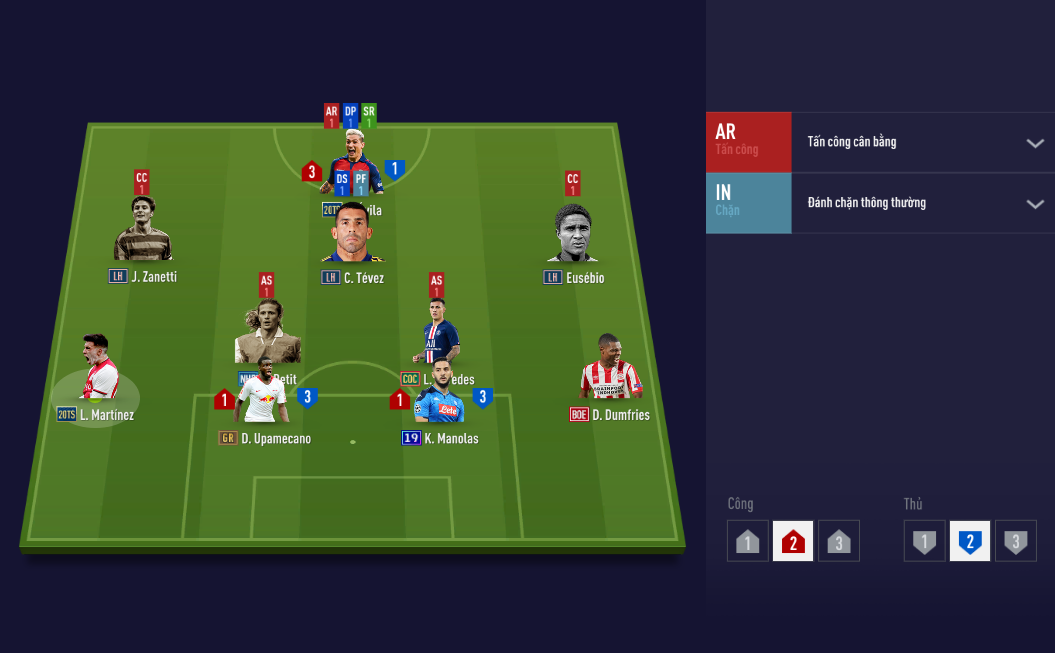Set Công attack level to 1

tap(748, 541)
